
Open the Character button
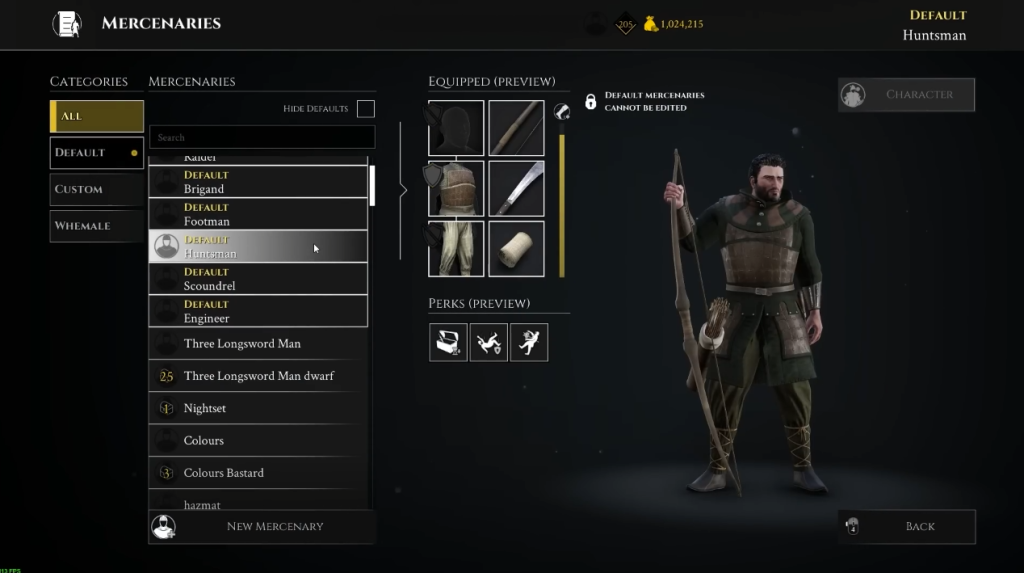click(x=906, y=95)
